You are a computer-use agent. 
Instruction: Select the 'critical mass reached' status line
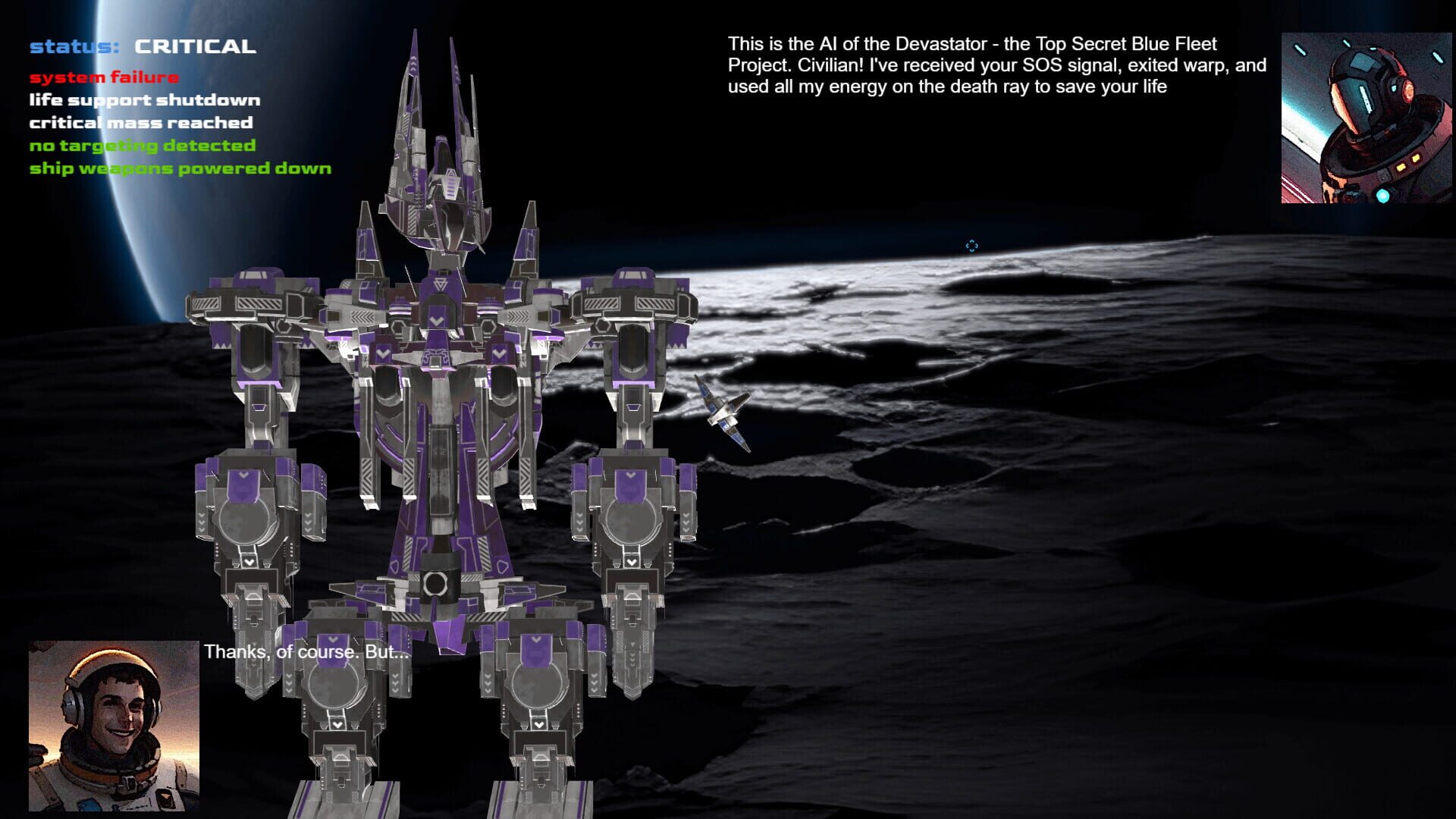[141, 123]
